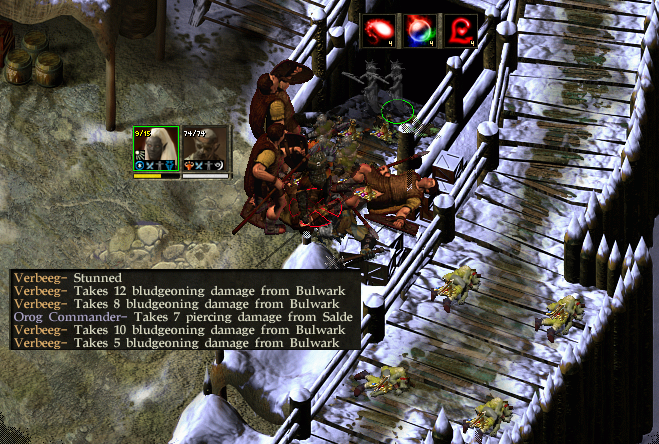The width and height of the screenshot is (659, 444).
Task: Cast the multicolored orb spell
Action: click(x=418, y=30)
